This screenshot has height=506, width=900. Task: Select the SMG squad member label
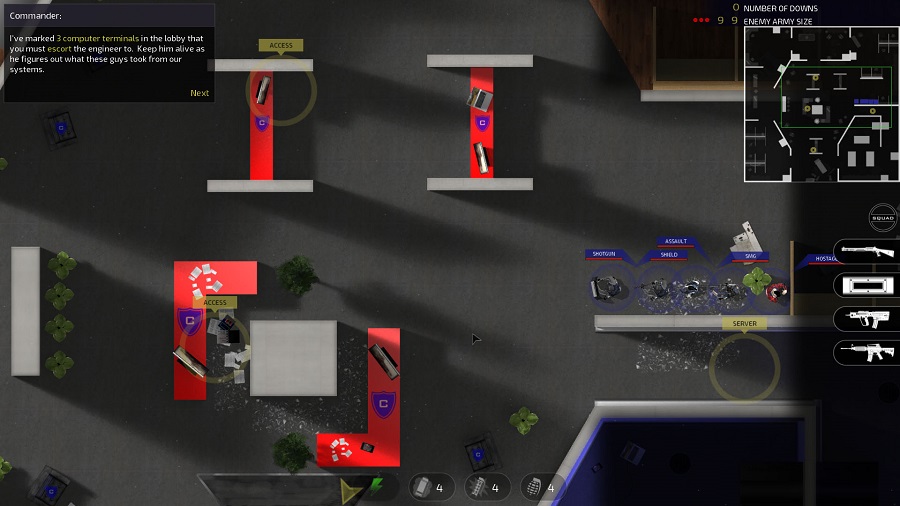tap(751, 256)
